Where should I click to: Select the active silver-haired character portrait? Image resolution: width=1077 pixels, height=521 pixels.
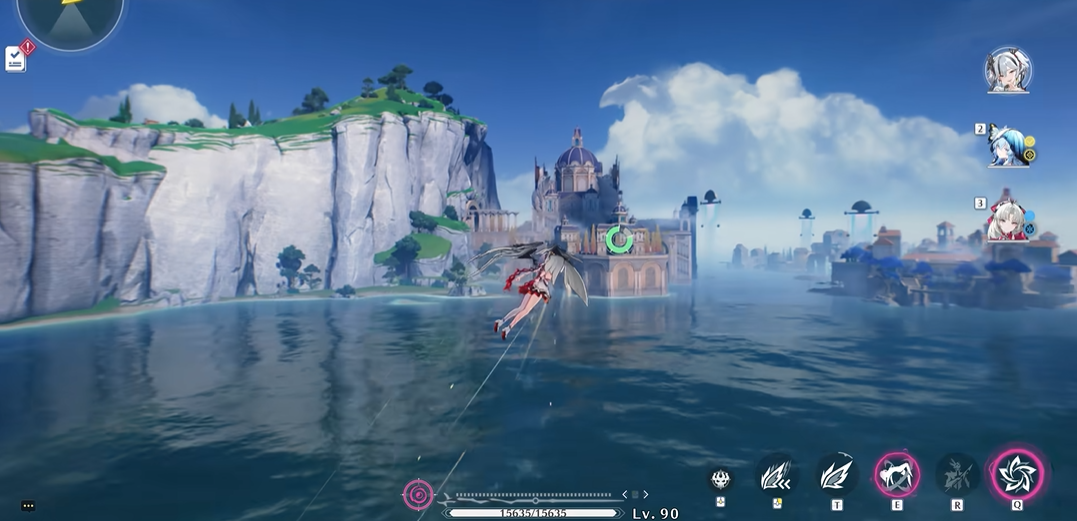point(1007,70)
